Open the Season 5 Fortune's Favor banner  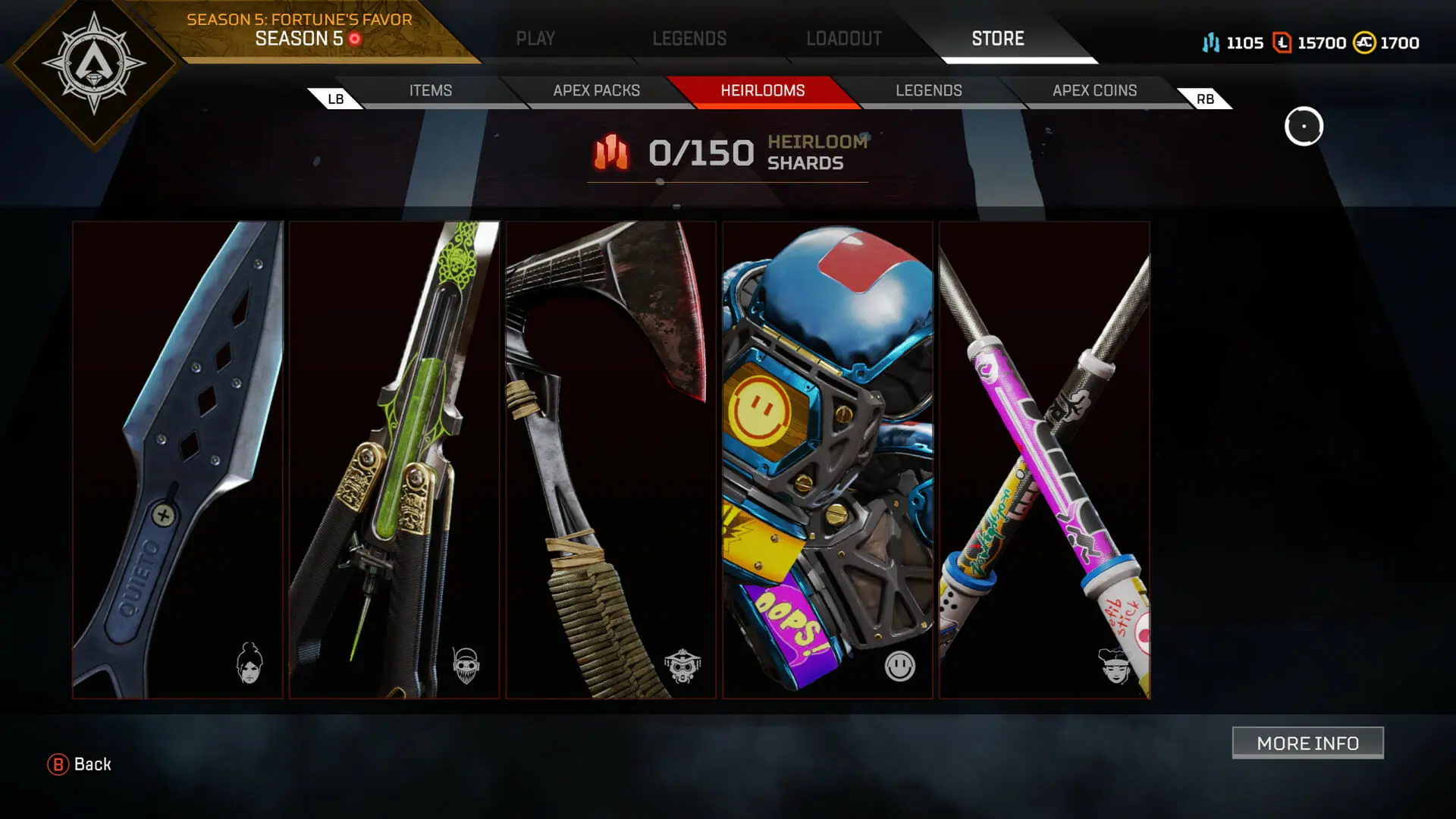tap(300, 30)
